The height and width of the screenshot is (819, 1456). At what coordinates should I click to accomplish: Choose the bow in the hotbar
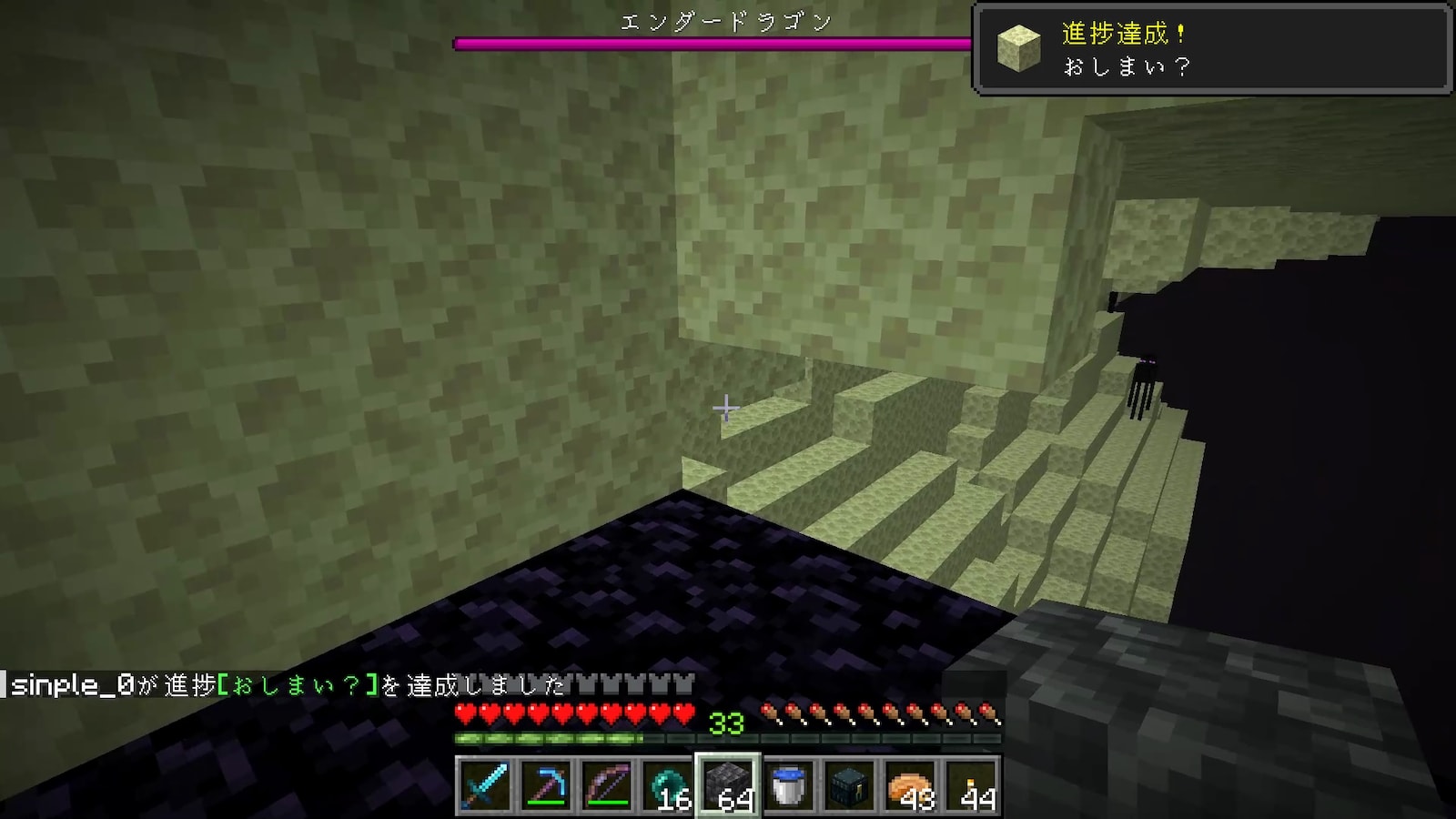point(606,784)
